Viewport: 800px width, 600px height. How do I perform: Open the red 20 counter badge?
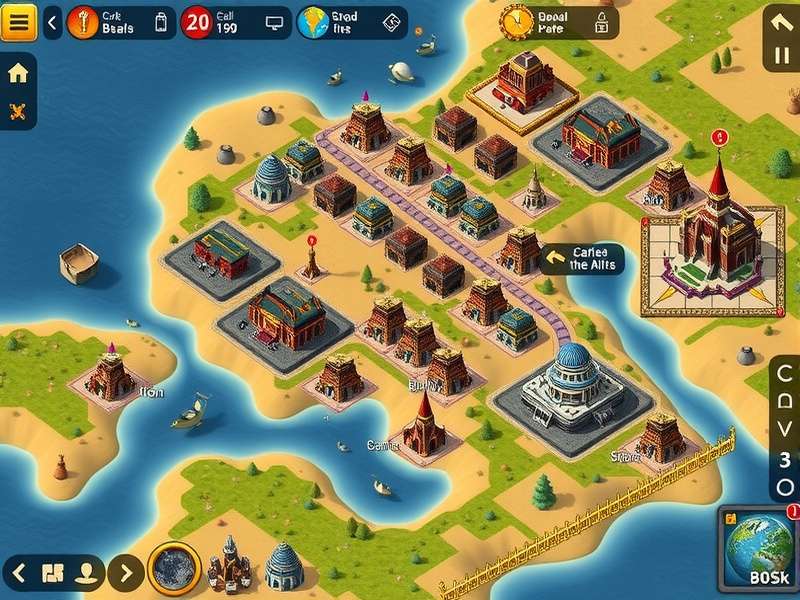[x=196, y=21]
